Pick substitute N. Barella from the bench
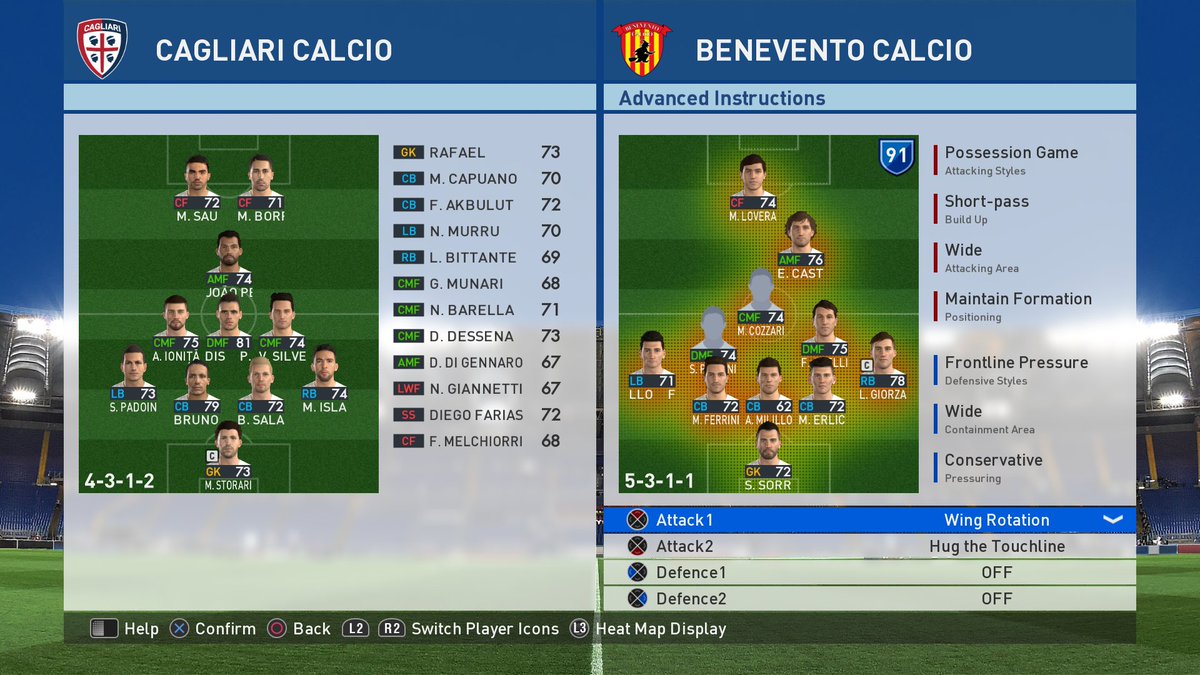The height and width of the screenshot is (675, 1200). tap(476, 310)
